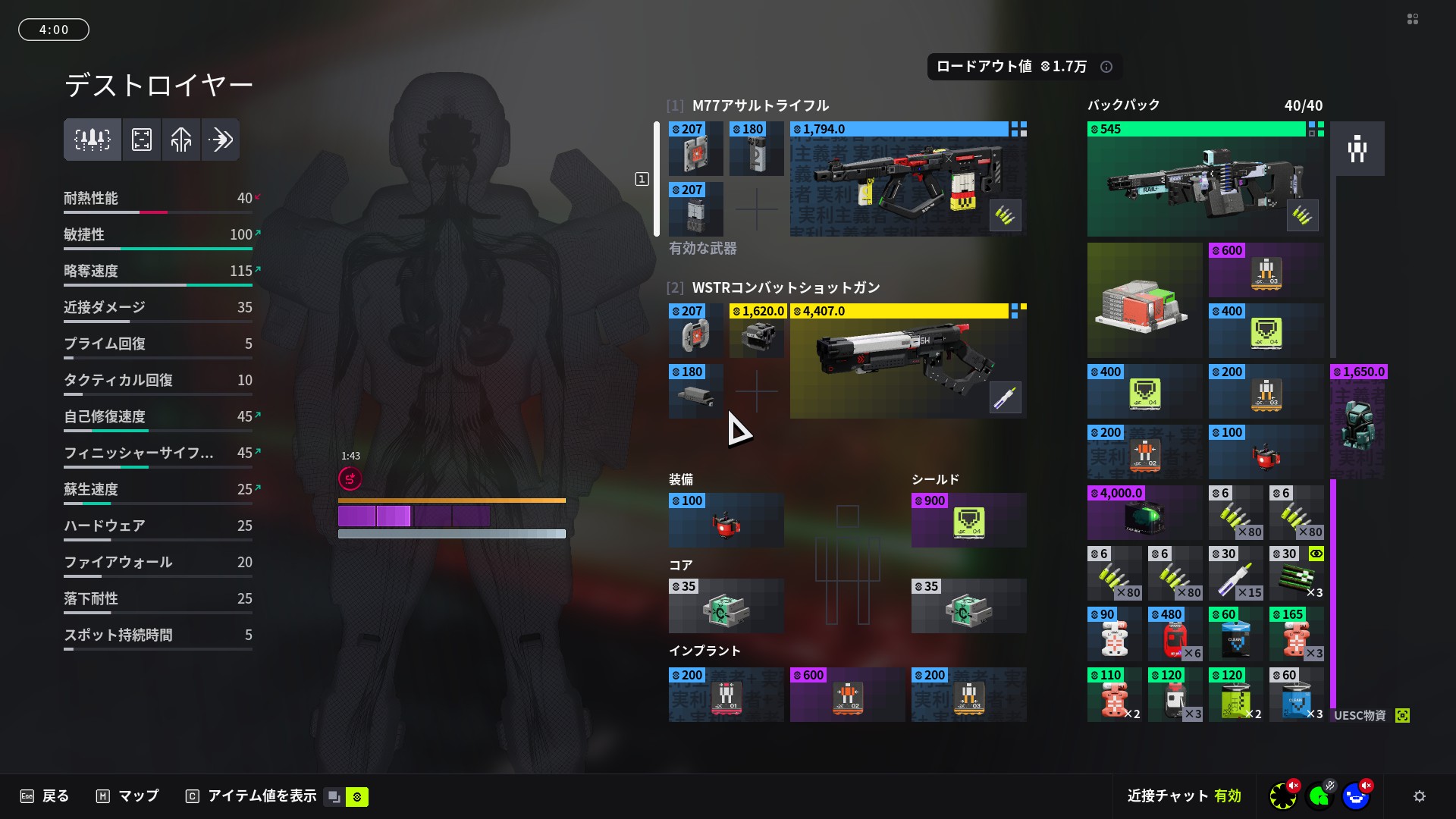The image size is (1456, 819).
Task: Select the purple 600-value implant slot
Action: pyautogui.click(x=847, y=695)
